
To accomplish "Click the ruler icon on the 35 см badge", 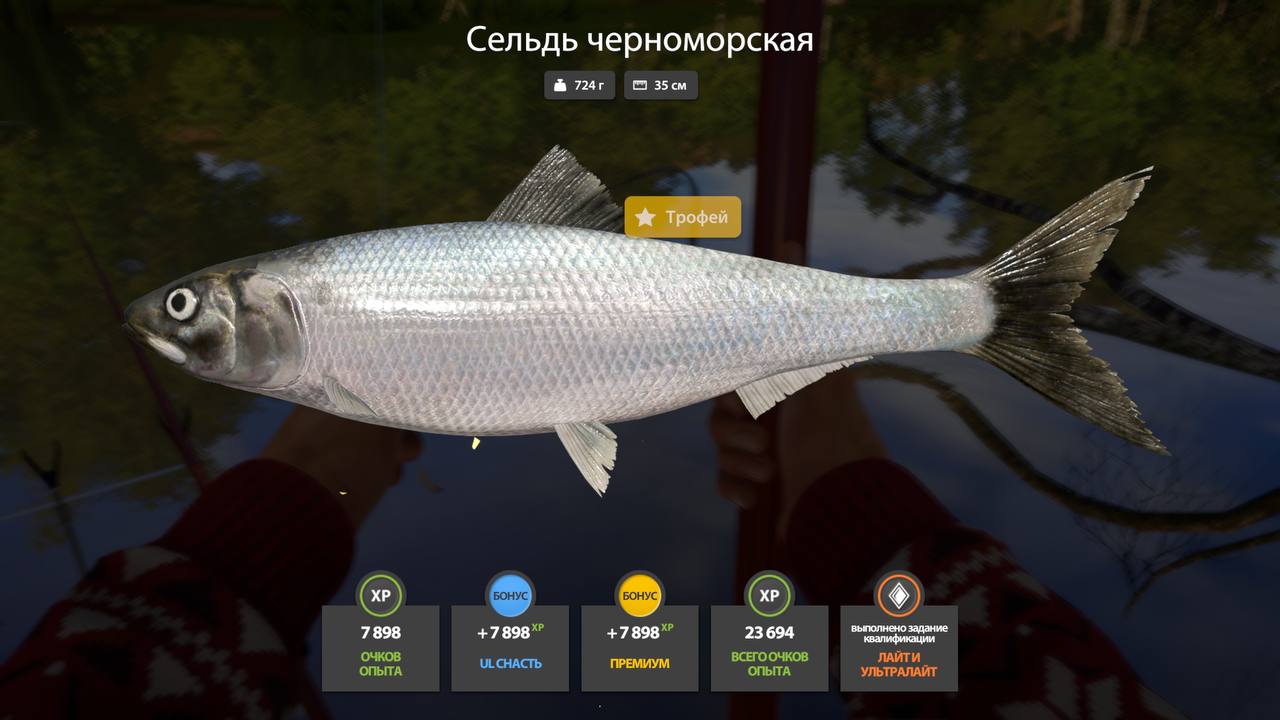I will click(x=640, y=86).
